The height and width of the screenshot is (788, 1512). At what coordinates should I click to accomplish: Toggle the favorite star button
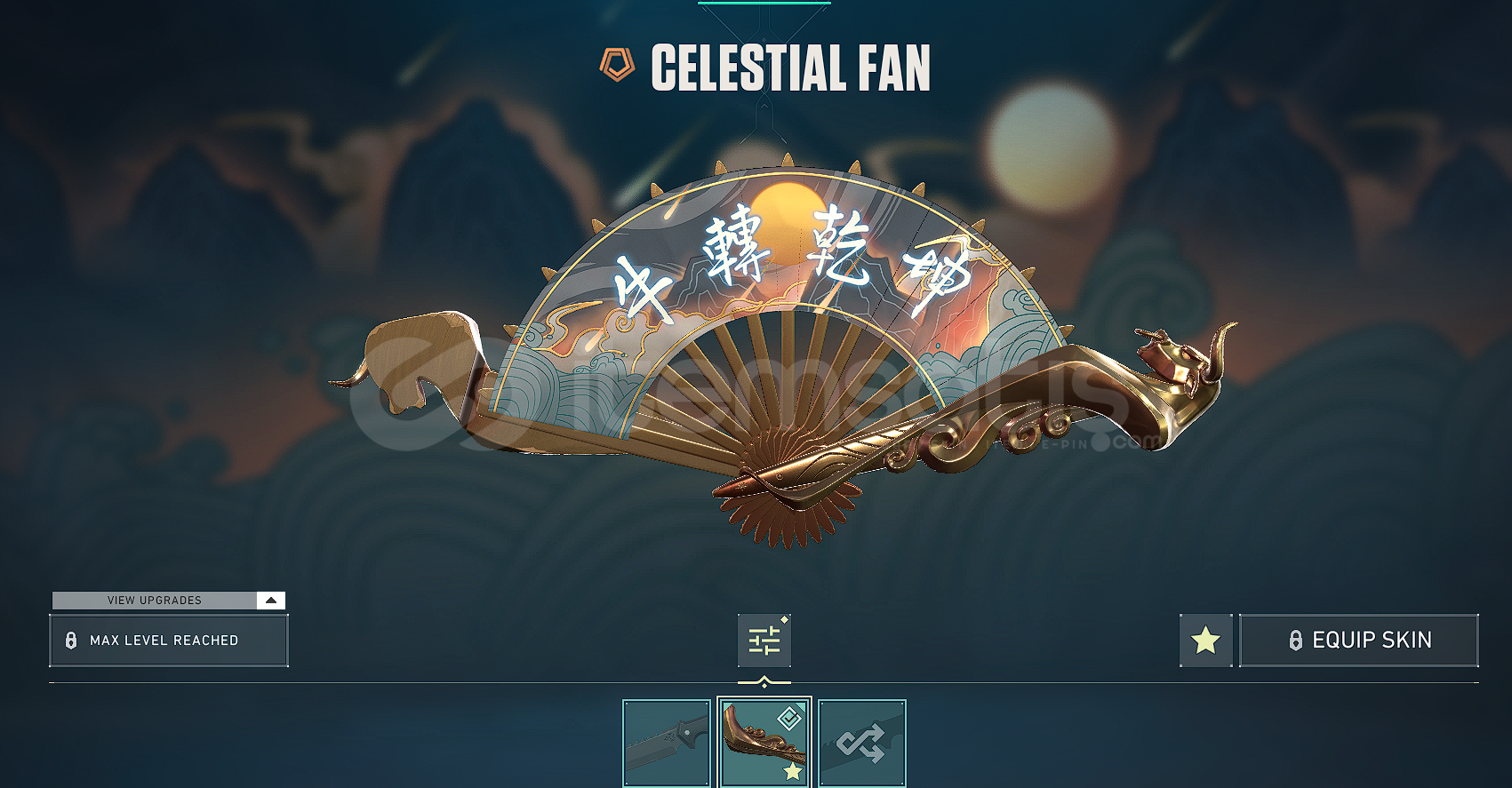click(x=1205, y=641)
